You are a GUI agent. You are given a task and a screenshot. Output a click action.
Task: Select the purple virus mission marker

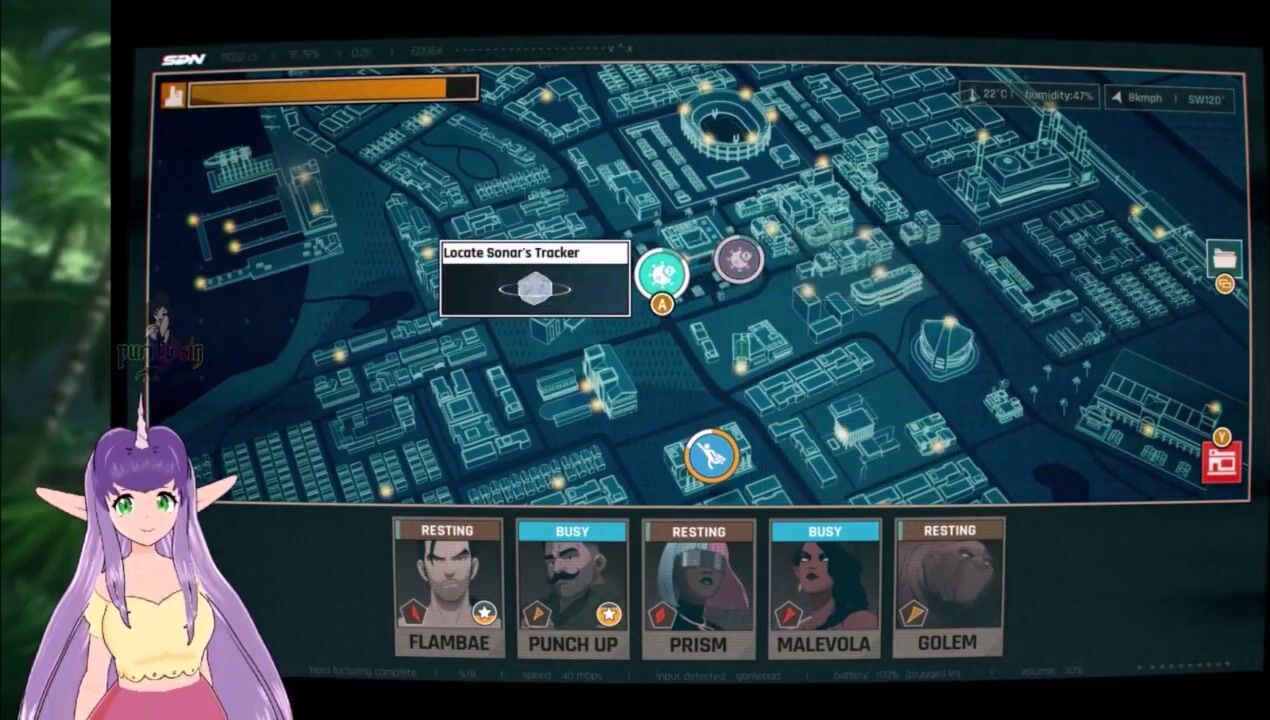pos(739,260)
